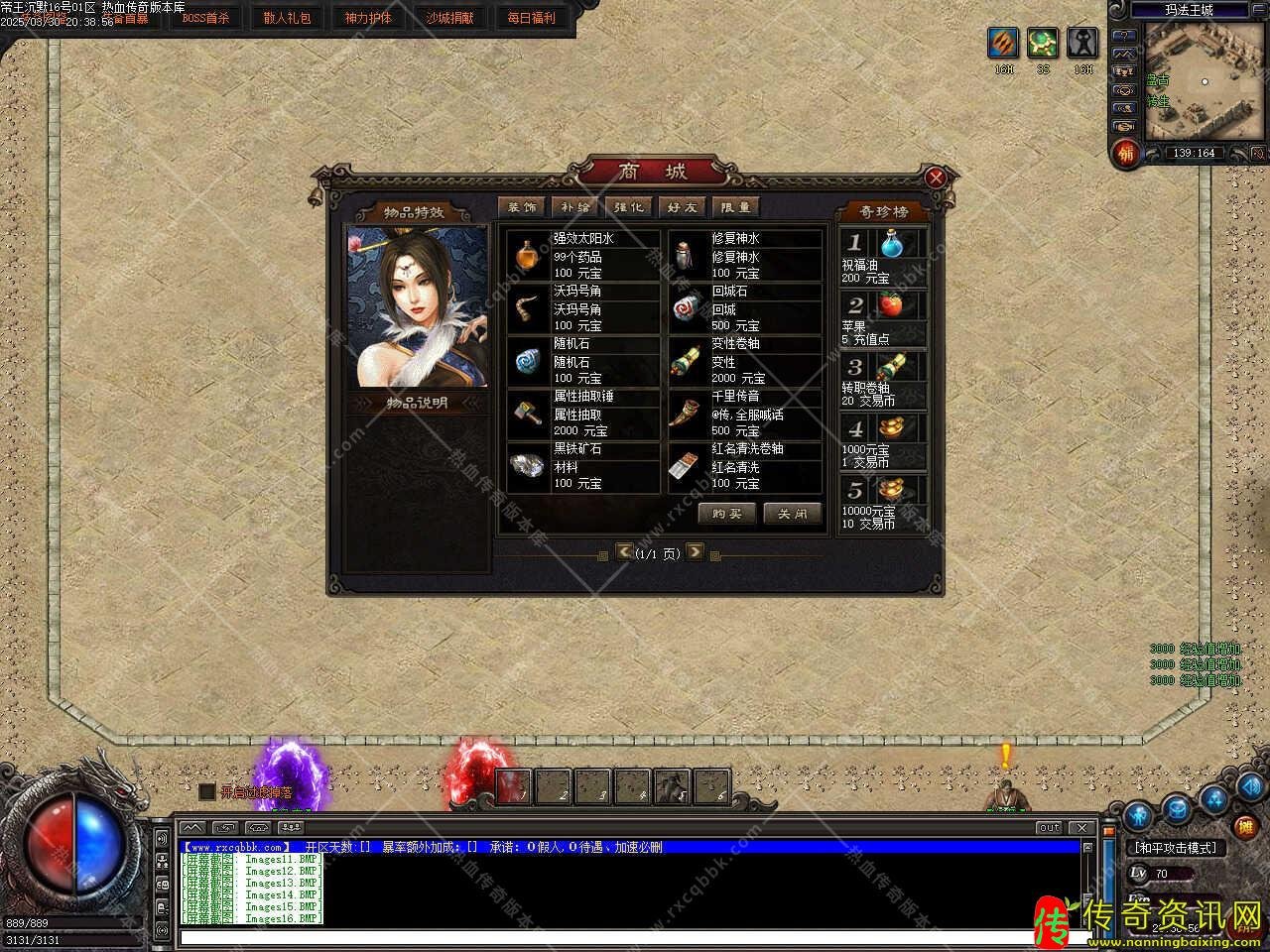Image resolution: width=1270 pixels, height=952 pixels.
Task: Go to the next shop page arrow
Action: tap(695, 551)
